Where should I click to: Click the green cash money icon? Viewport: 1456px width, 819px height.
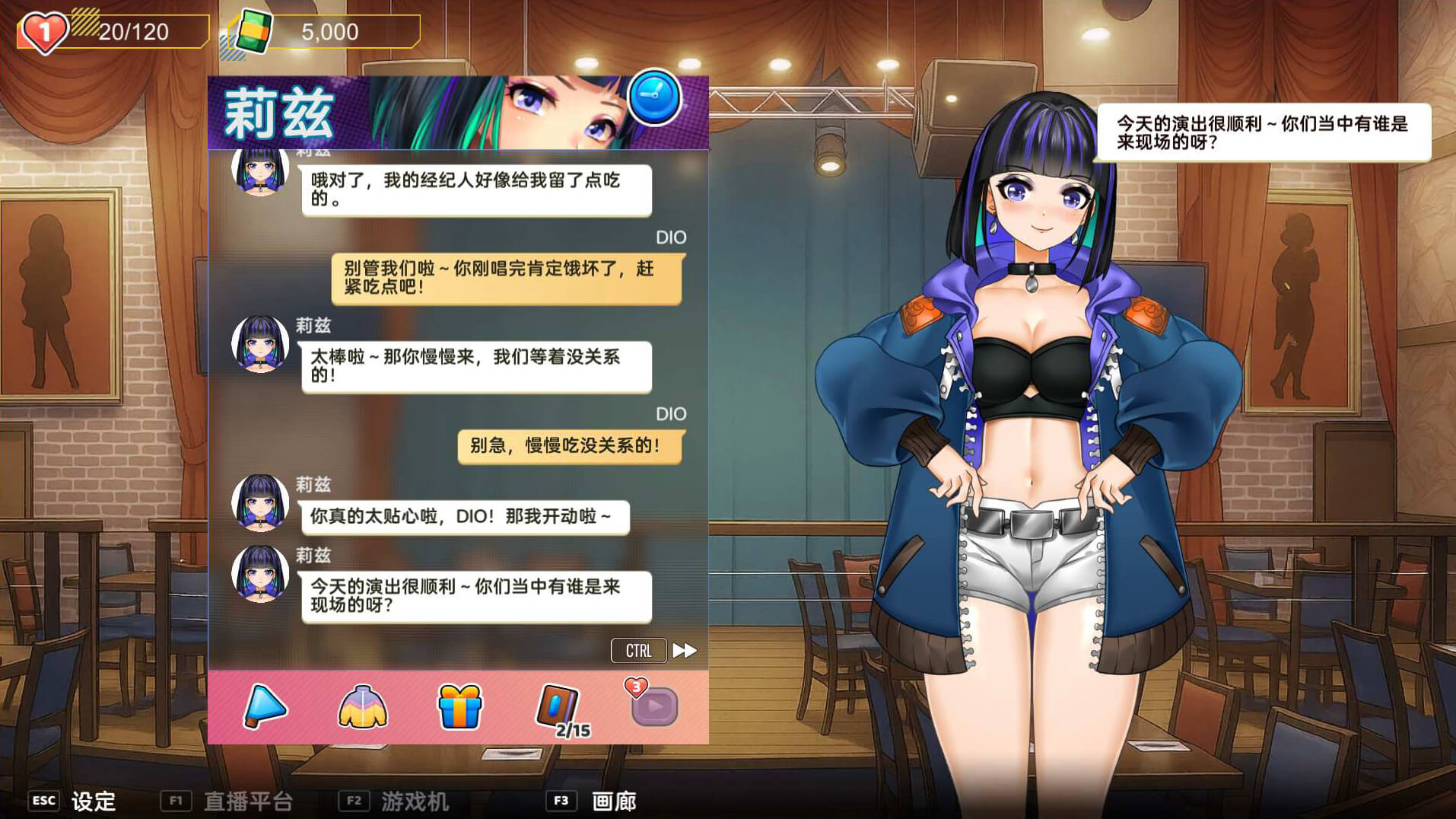pyautogui.click(x=253, y=32)
